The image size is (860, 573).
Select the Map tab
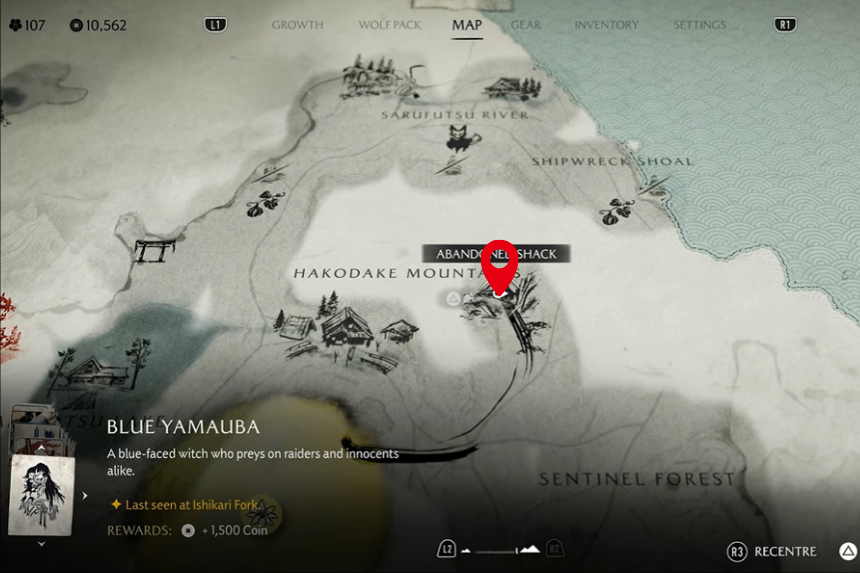pos(466,25)
